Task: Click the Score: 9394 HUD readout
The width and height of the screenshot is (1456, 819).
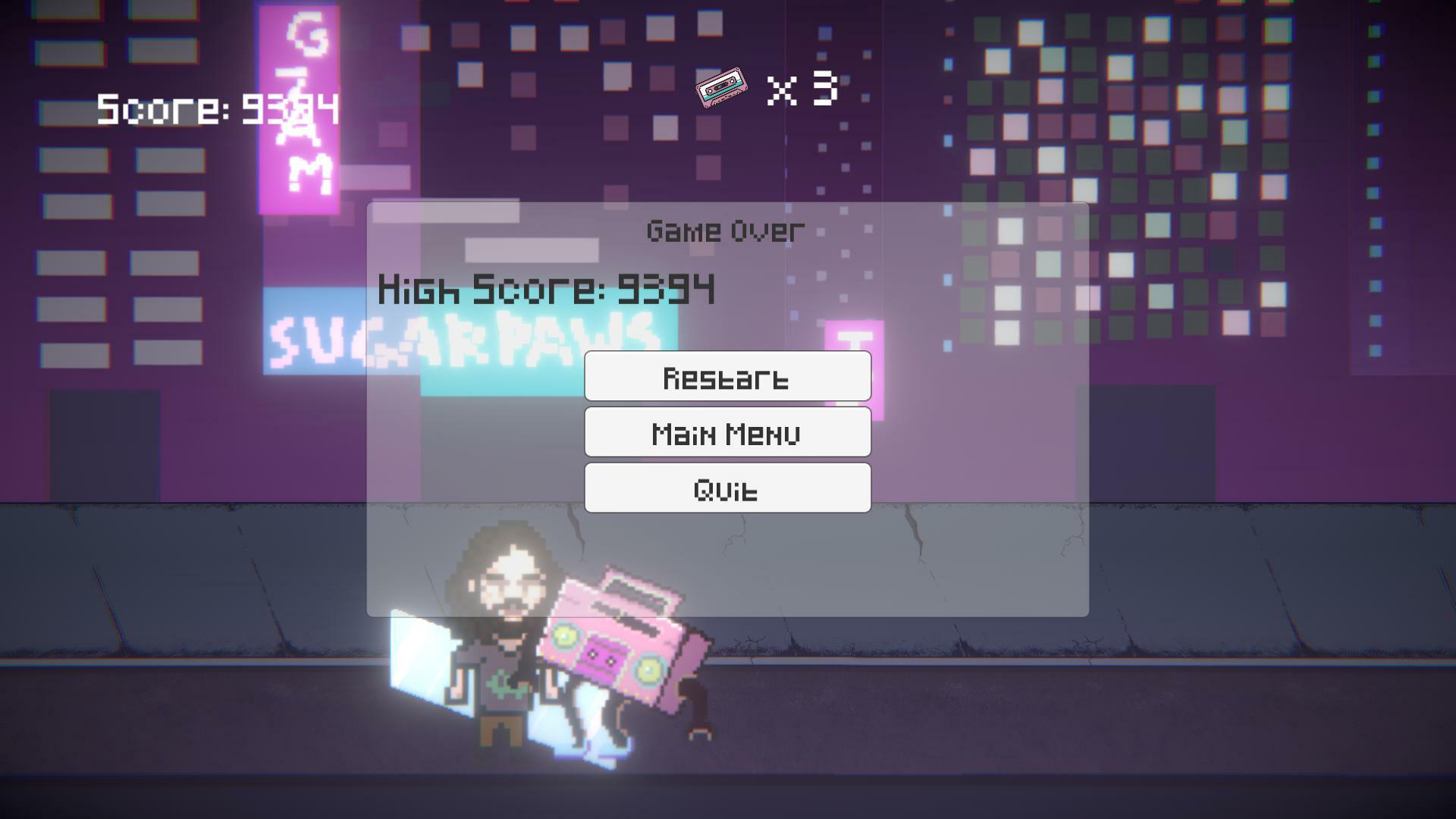Action: [x=216, y=108]
